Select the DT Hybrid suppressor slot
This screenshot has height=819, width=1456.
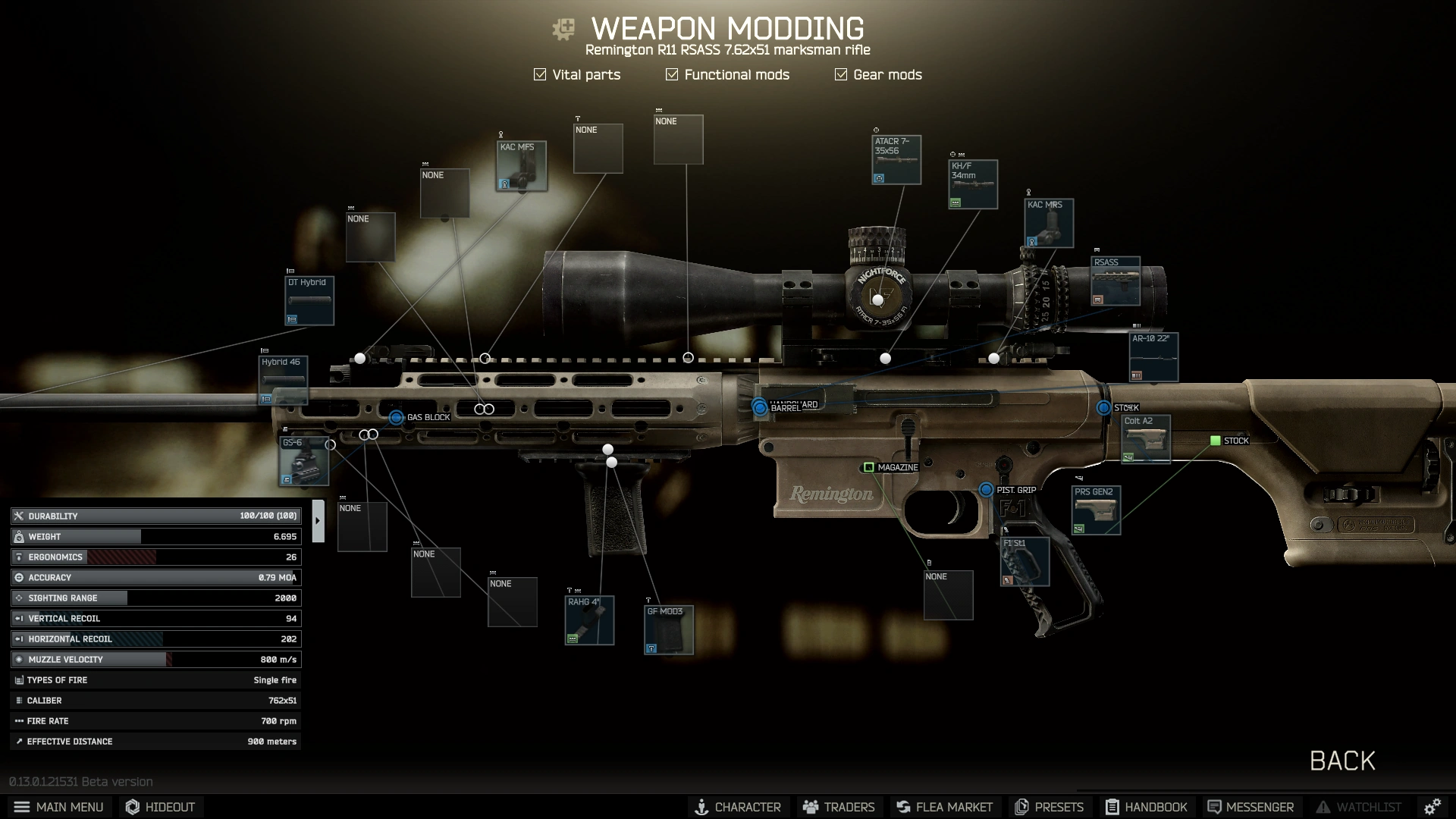coord(309,301)
